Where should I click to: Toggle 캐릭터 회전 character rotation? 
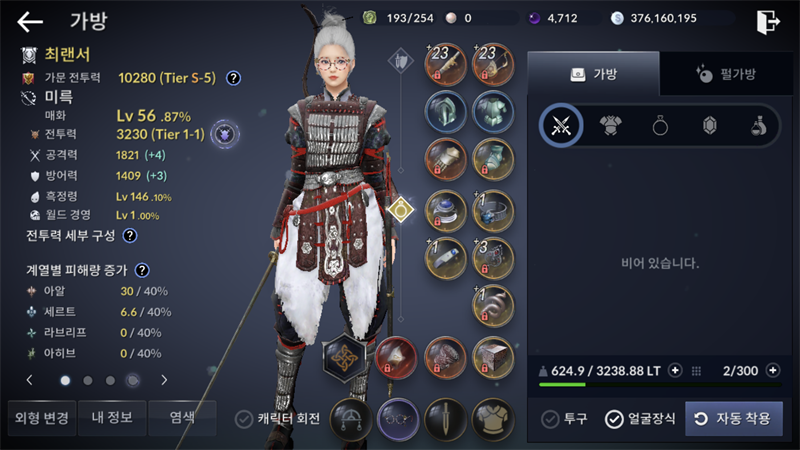[243, 419]
